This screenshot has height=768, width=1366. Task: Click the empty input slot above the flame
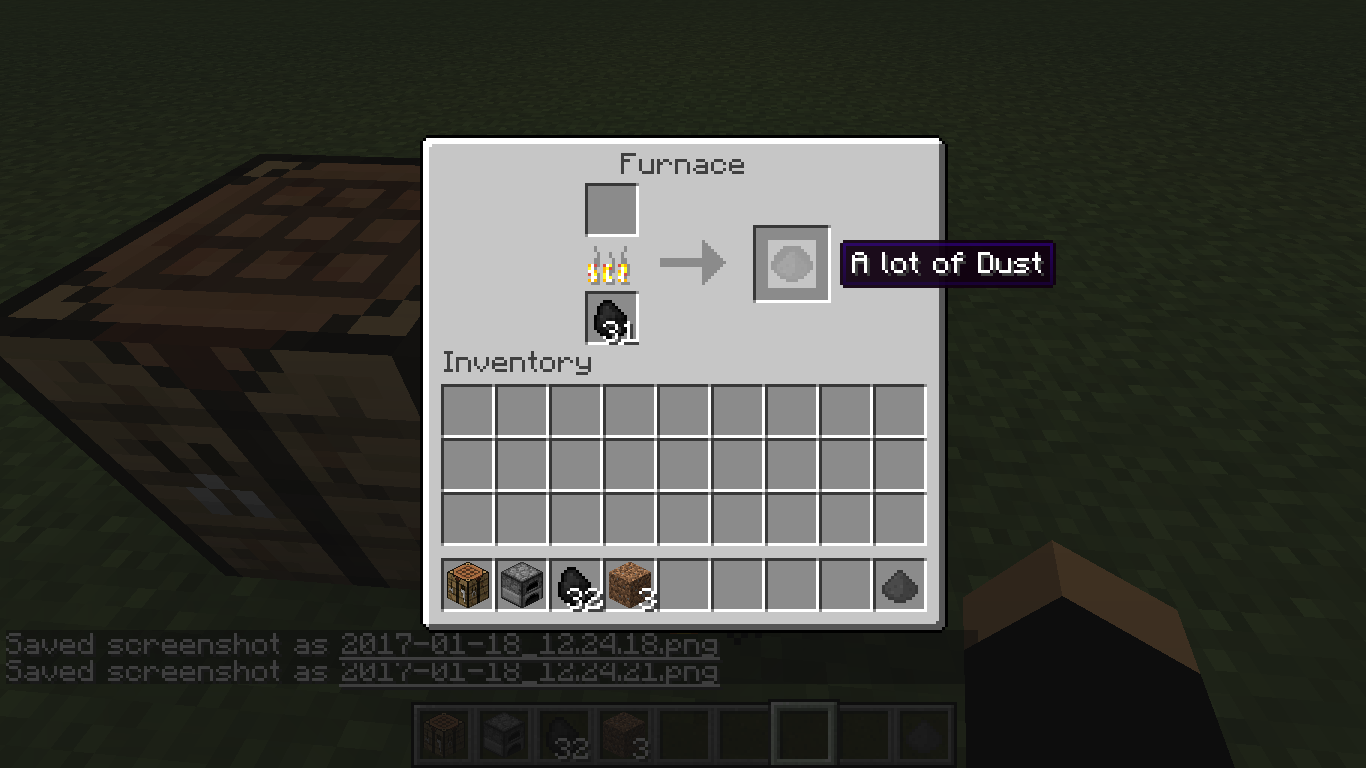611,209
